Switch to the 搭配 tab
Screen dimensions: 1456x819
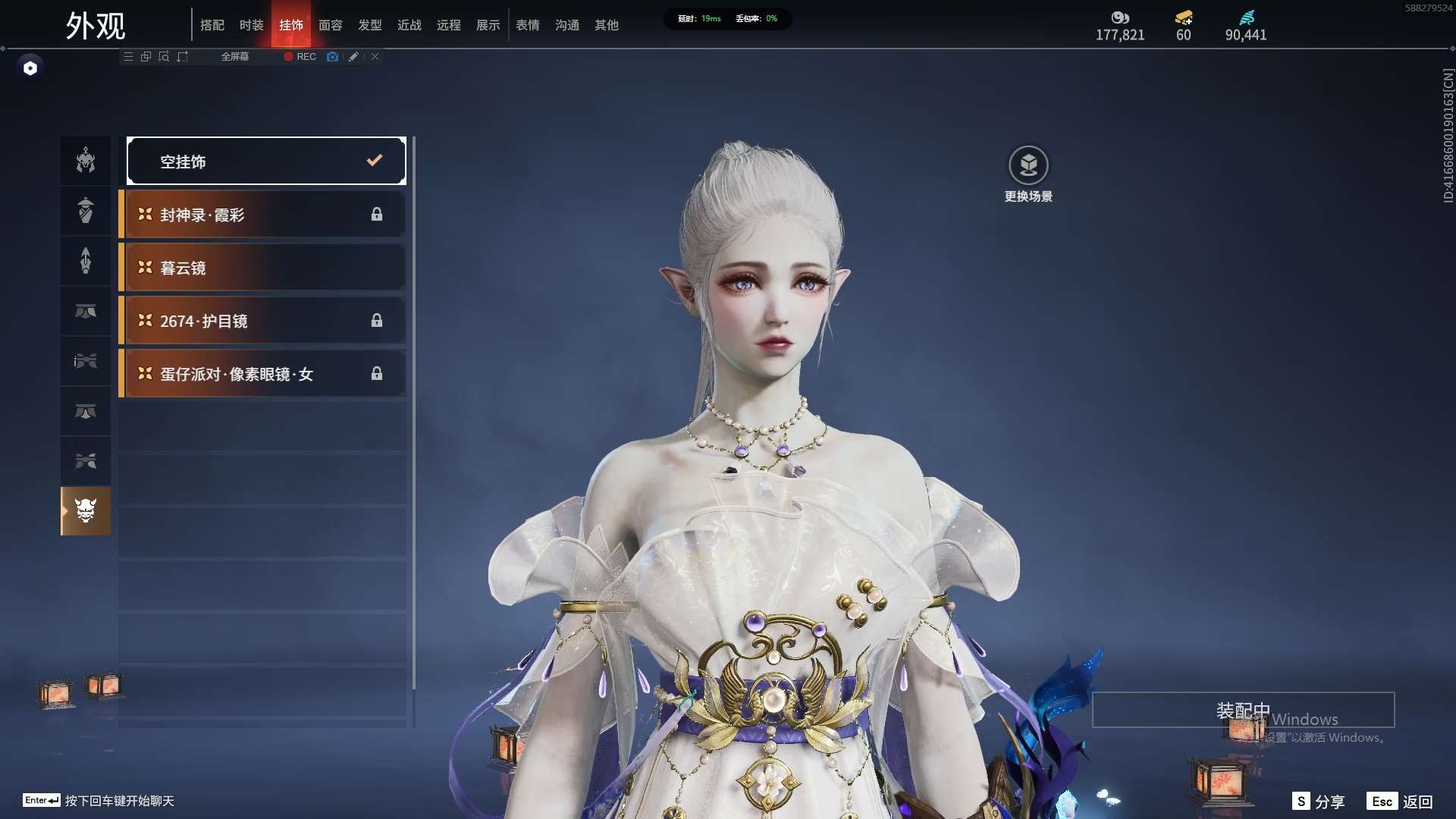(x=212, y=25)
